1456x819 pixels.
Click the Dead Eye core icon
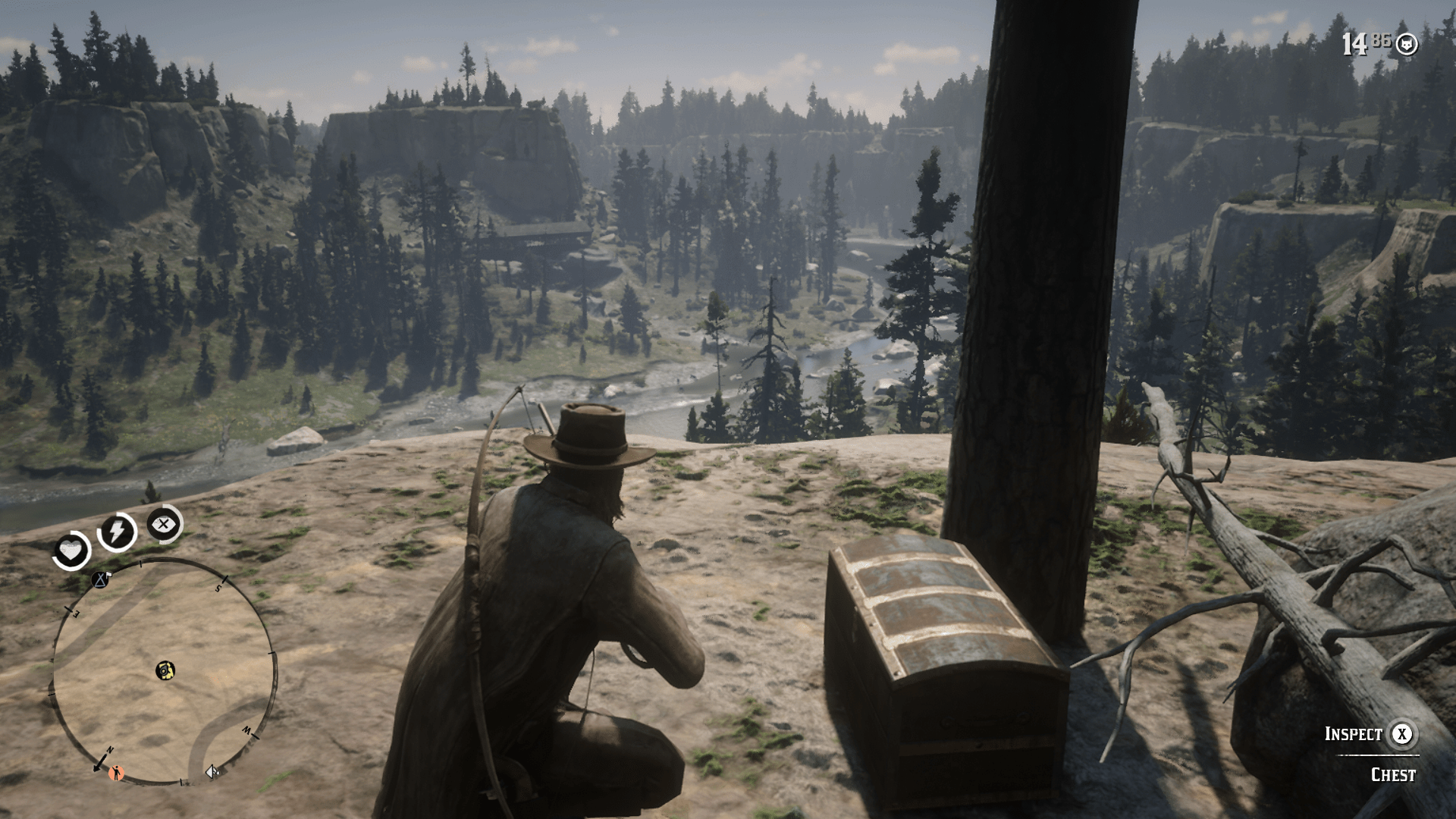pyautogui.click(x=164, y=522)
